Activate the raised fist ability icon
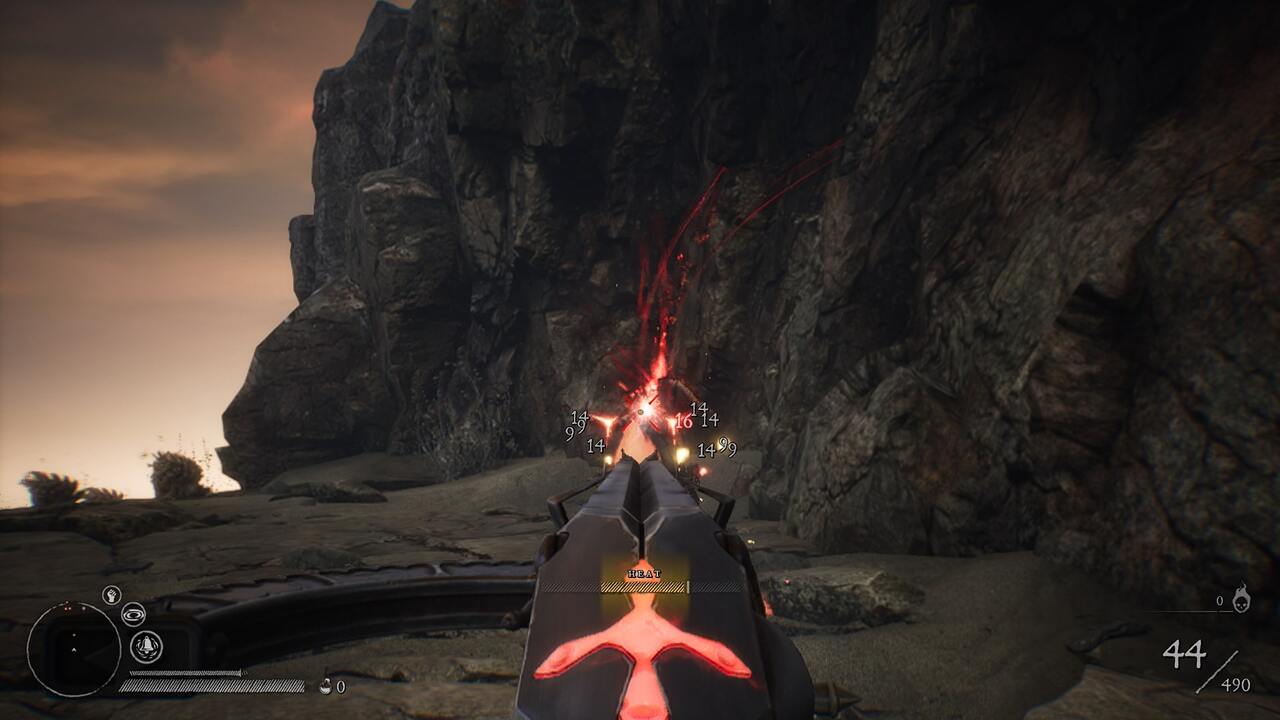The image size is (1280, 720). click(x=111, y=595)
